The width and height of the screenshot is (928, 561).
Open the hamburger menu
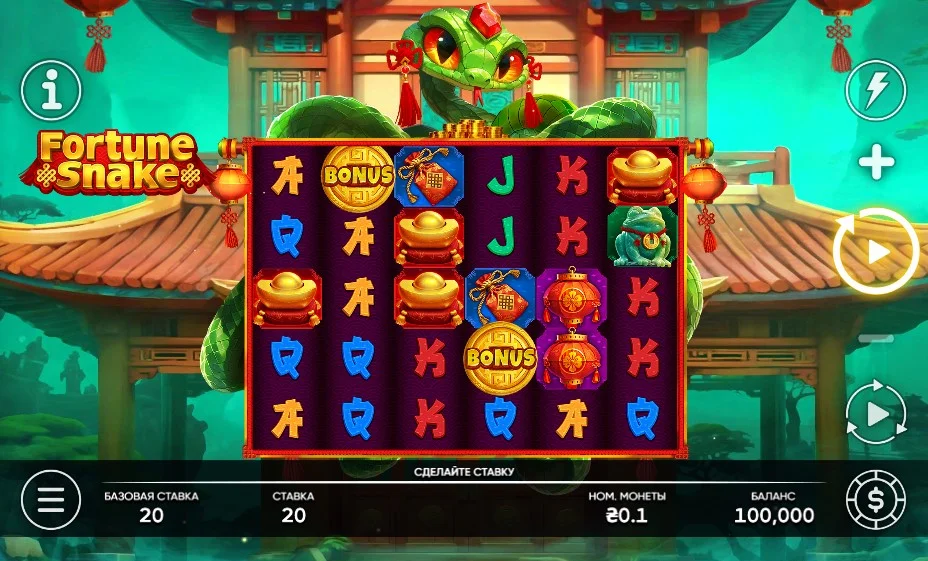(x=50, y=499)
